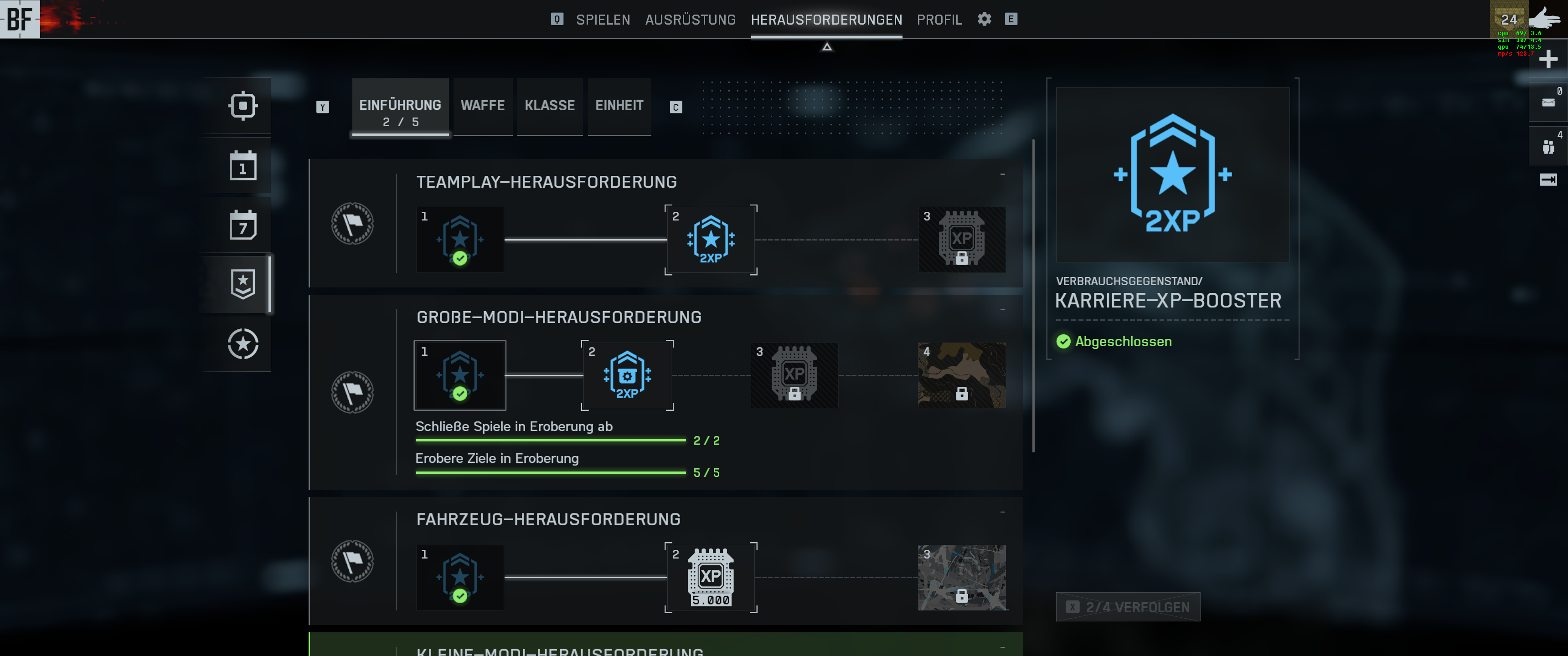The width and height of the screenshot is (1568, 656).
Task: Go to the Ausrüstung menu
Action: point(690,20)
